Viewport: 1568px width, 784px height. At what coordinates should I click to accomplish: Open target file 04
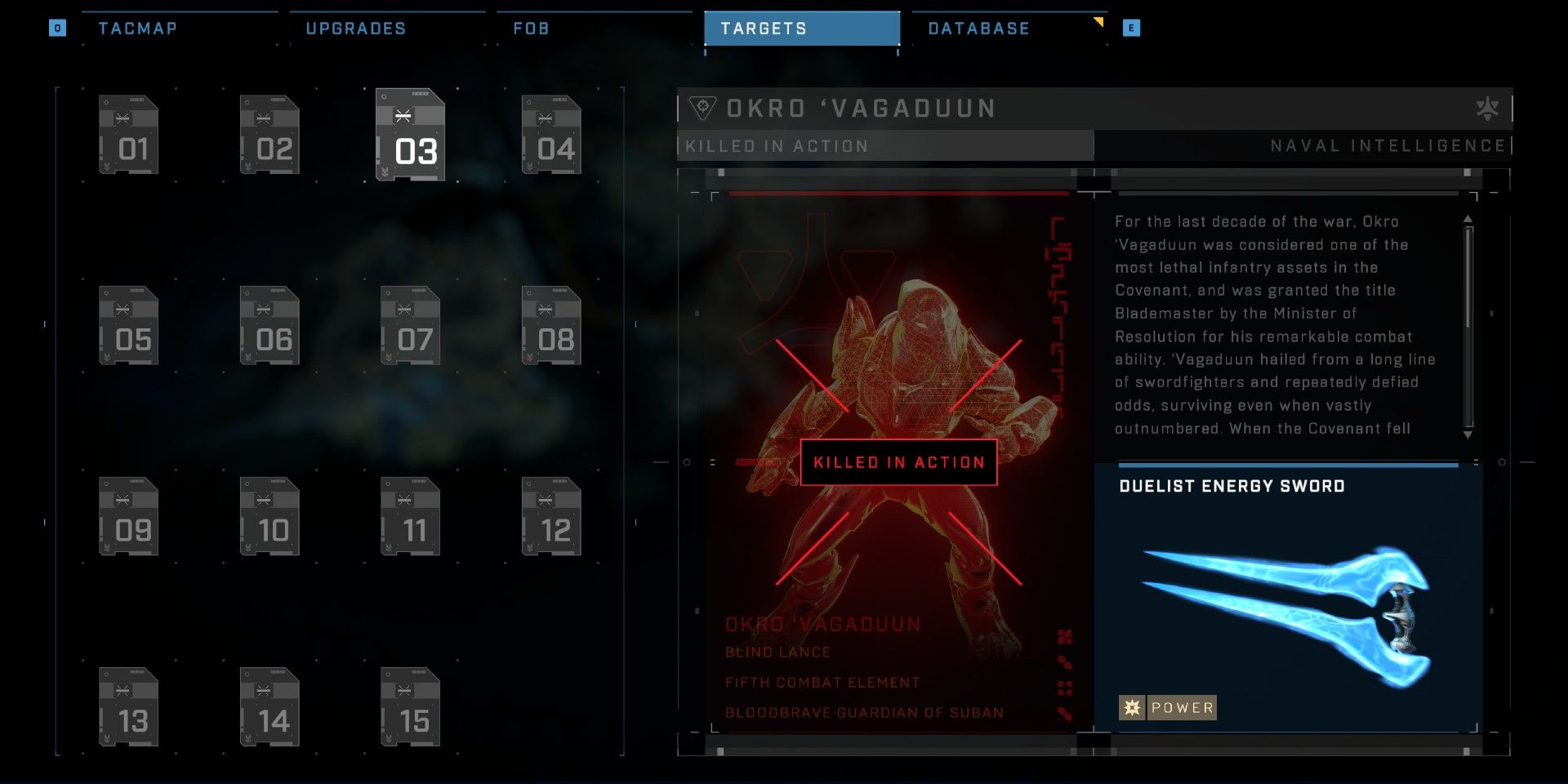click(x=551, y=135)
